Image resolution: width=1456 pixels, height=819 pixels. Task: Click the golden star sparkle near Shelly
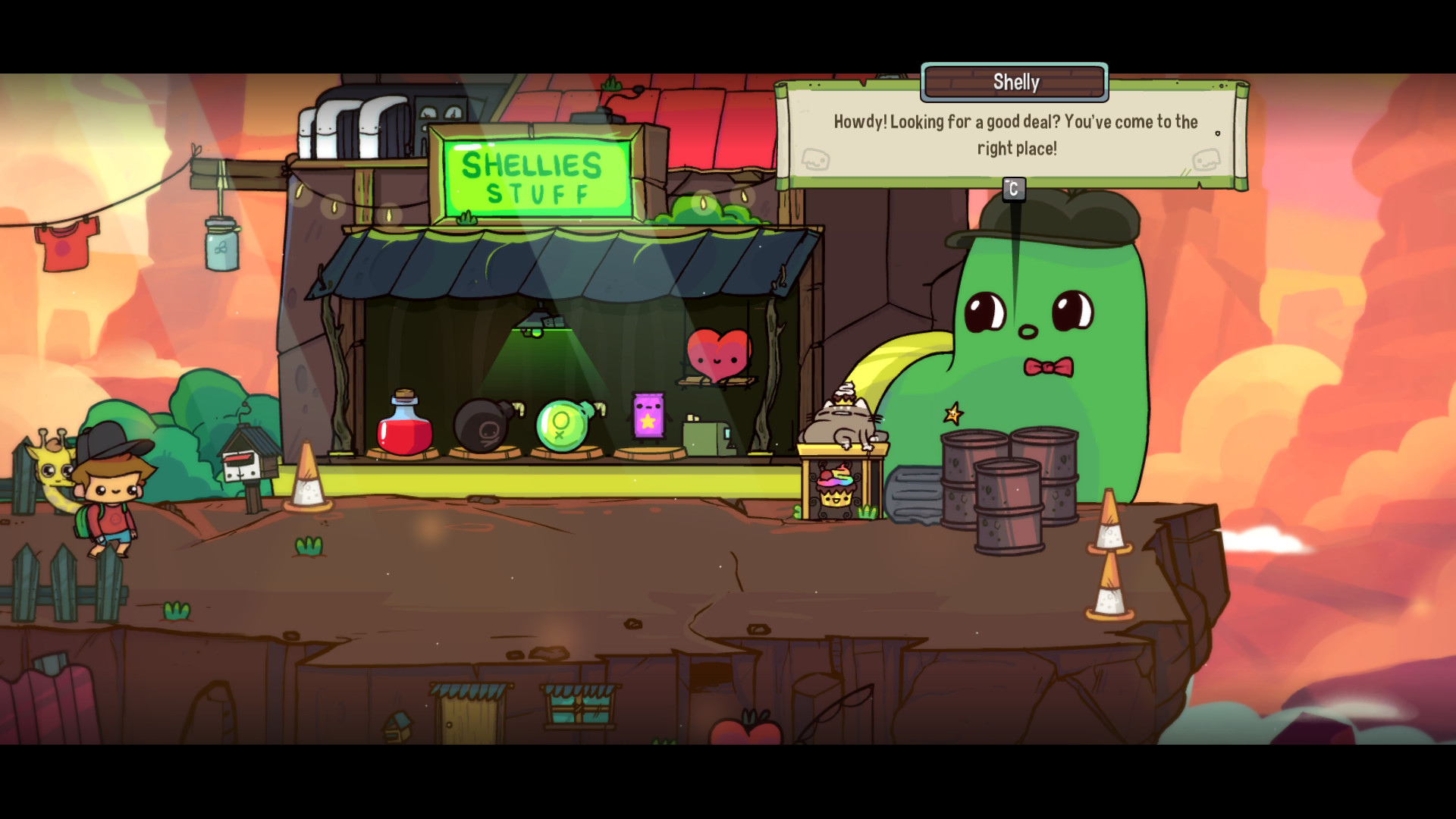pyautogui.click(x=952, y=414)
